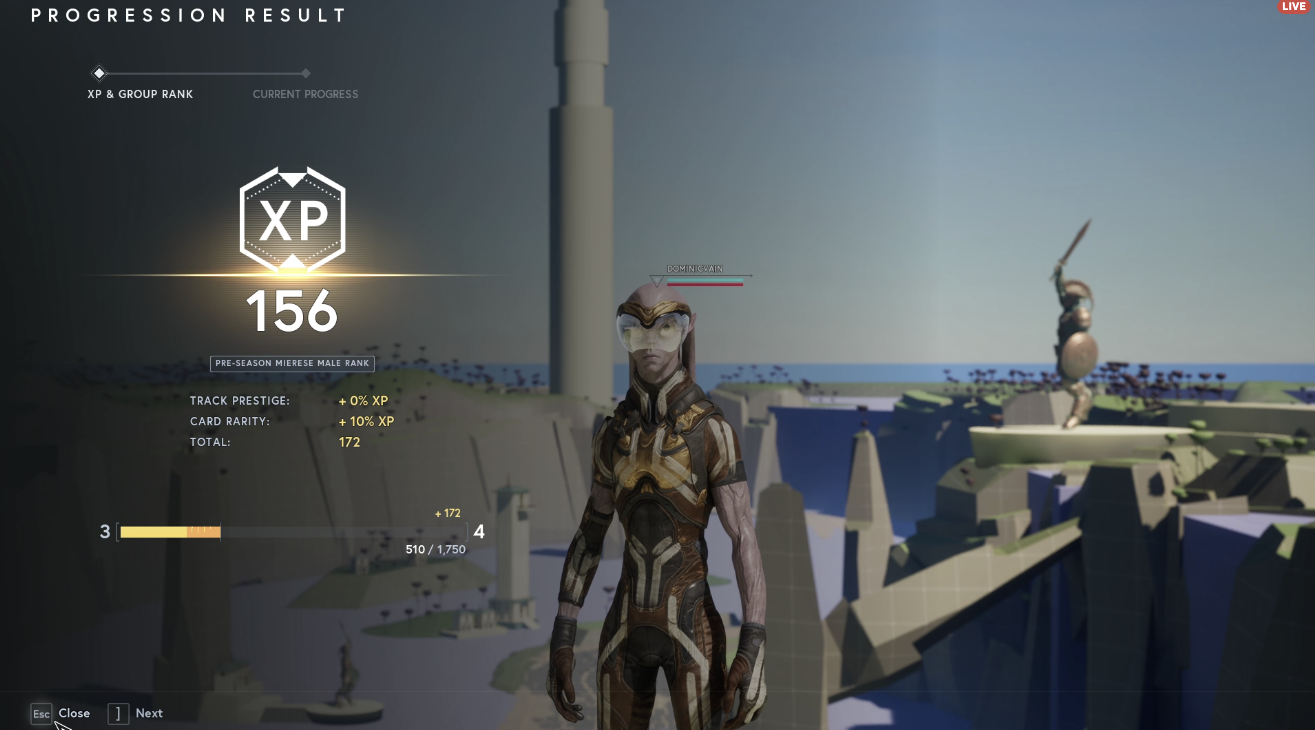Screen dimensions: 1315x730
Task: Click the bracket key icon beside Next
Action: point(117,713)
